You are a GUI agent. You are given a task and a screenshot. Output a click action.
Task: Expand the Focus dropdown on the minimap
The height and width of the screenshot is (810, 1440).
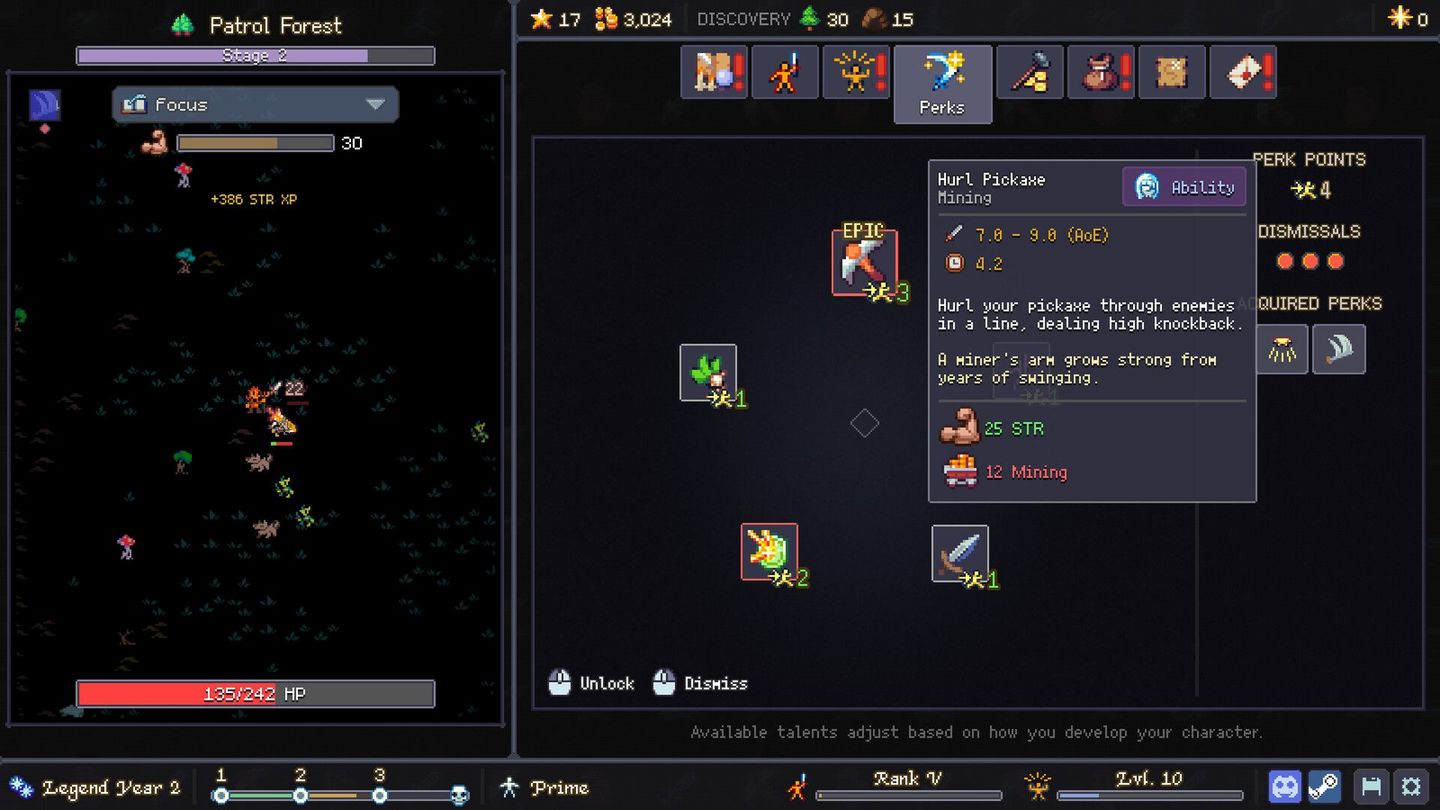pyautogui.click(x=255, y=104)
